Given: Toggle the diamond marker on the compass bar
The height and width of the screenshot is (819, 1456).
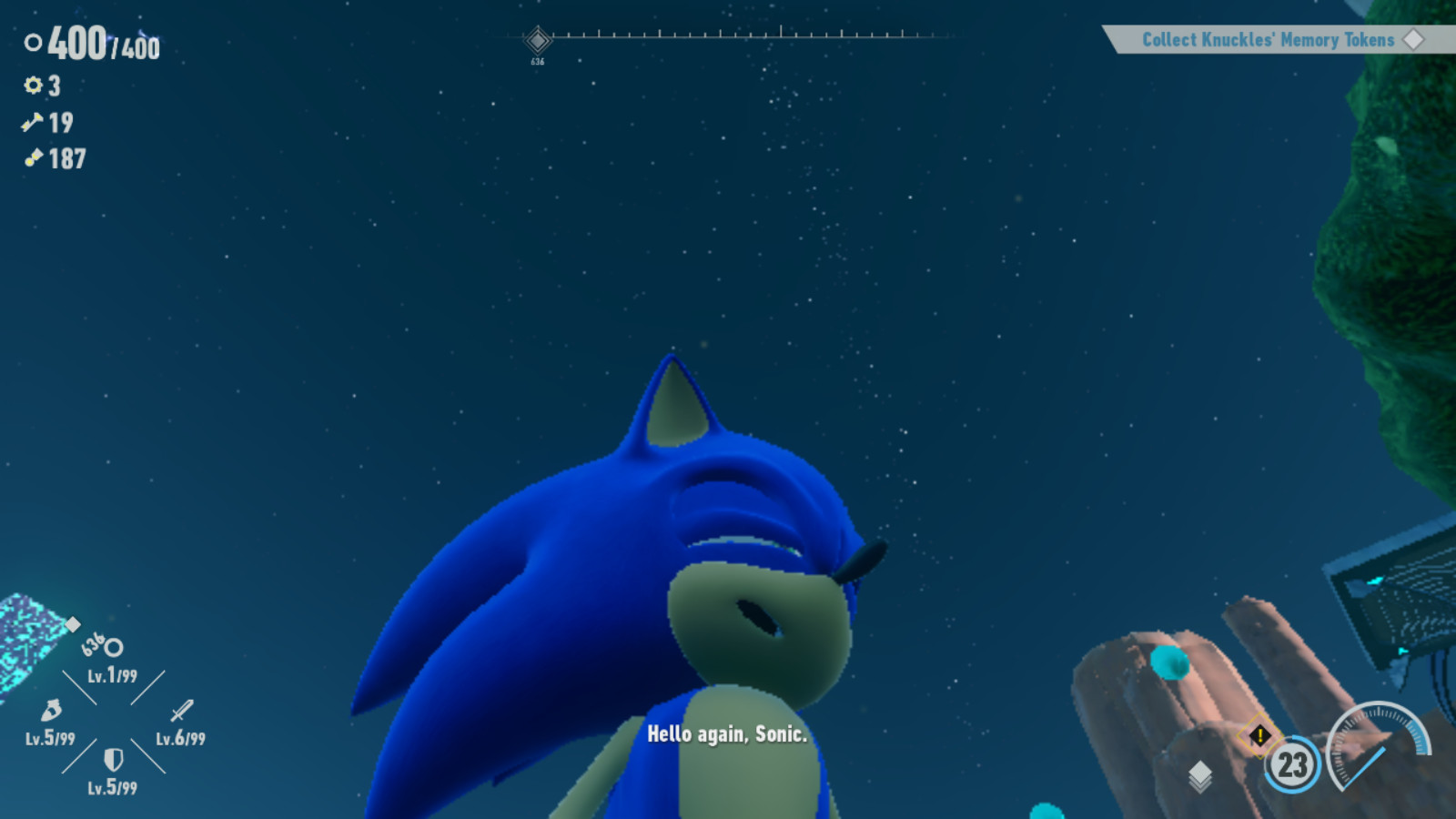Looking at the screenshot, I should 537,39.
